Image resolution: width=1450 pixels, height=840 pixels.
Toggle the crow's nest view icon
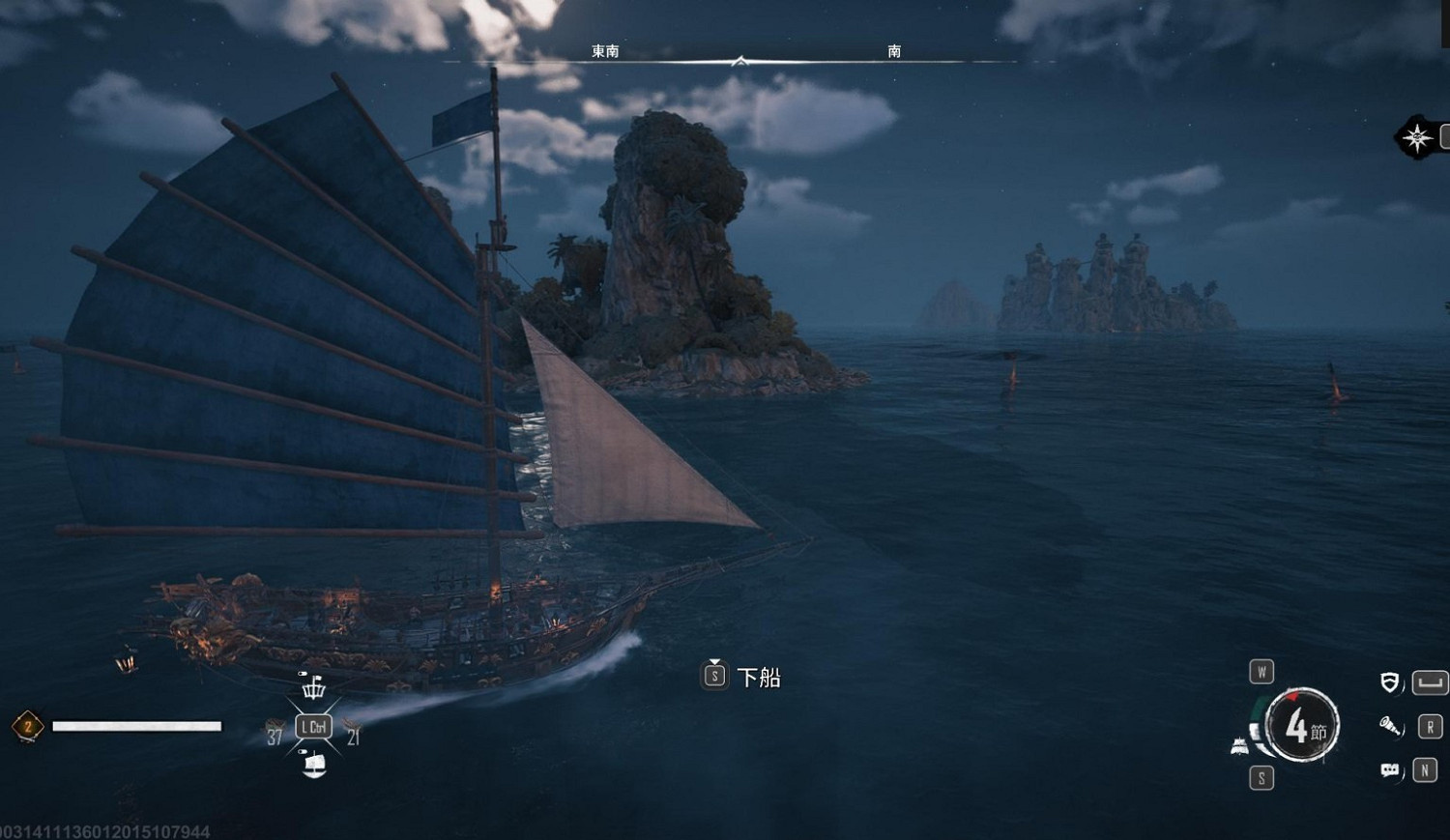[313, 687]
